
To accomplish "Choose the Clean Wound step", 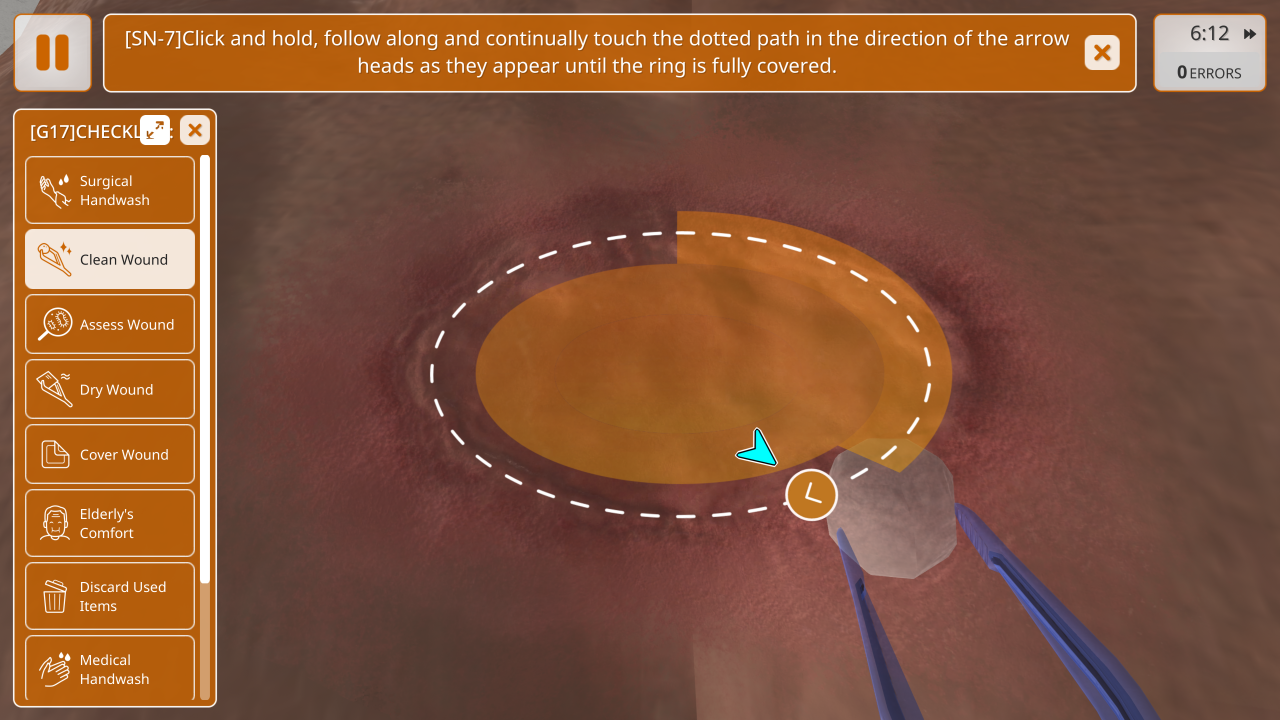I will [110, 259].
